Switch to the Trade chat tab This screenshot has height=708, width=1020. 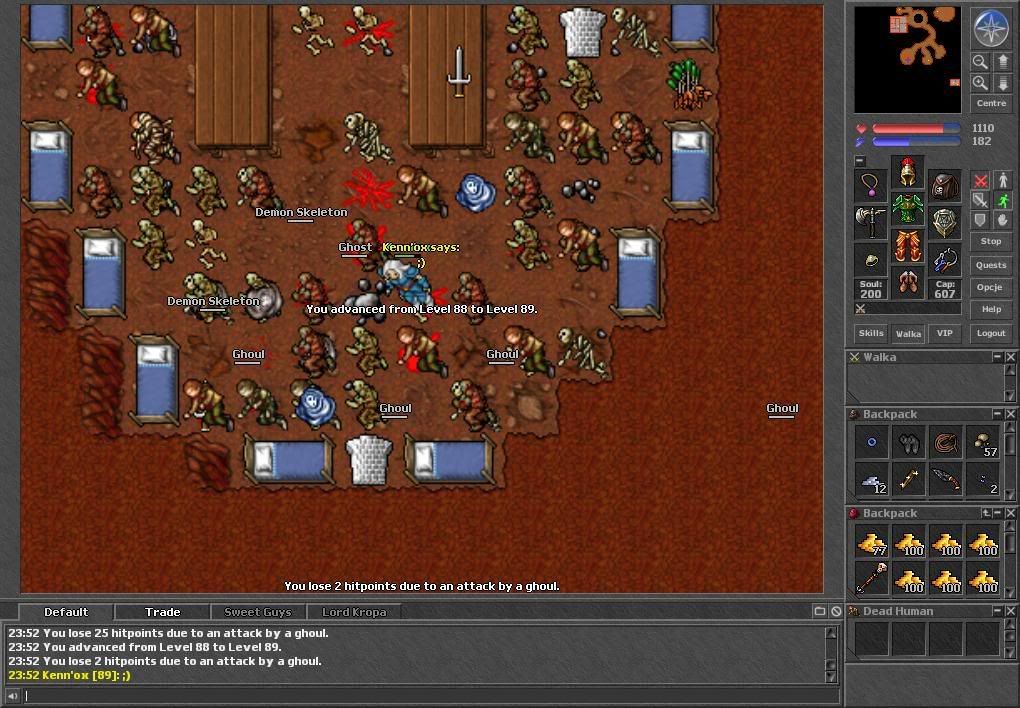point(162,612)
